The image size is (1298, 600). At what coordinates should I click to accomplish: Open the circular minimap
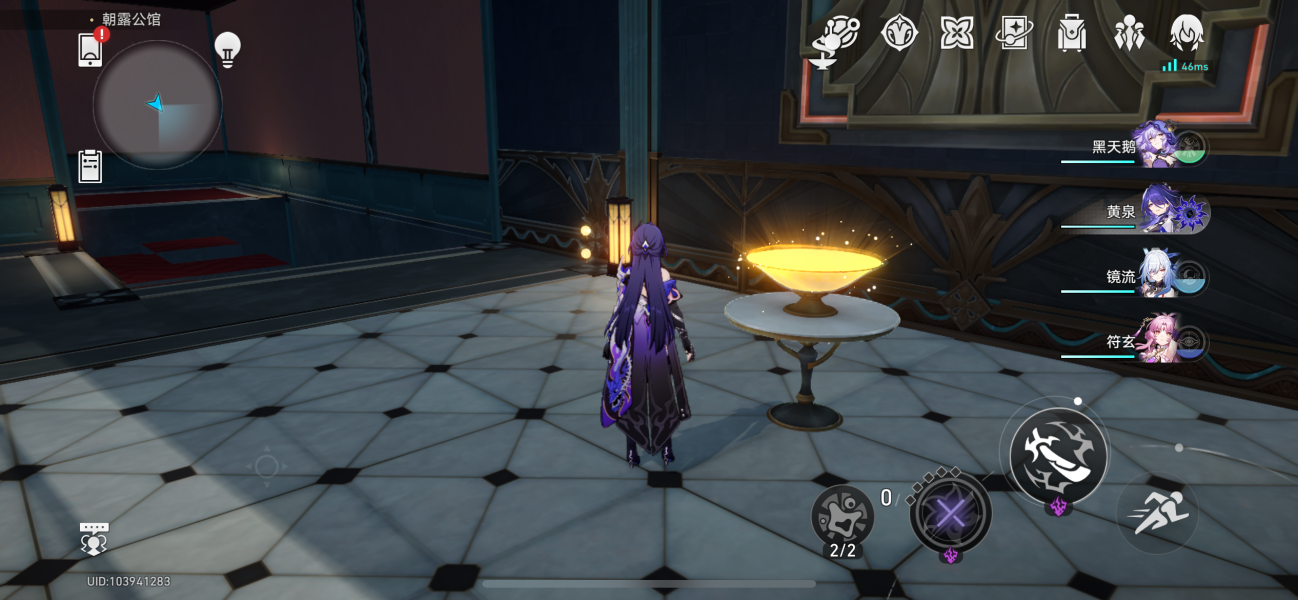click(x=157, y=105)
